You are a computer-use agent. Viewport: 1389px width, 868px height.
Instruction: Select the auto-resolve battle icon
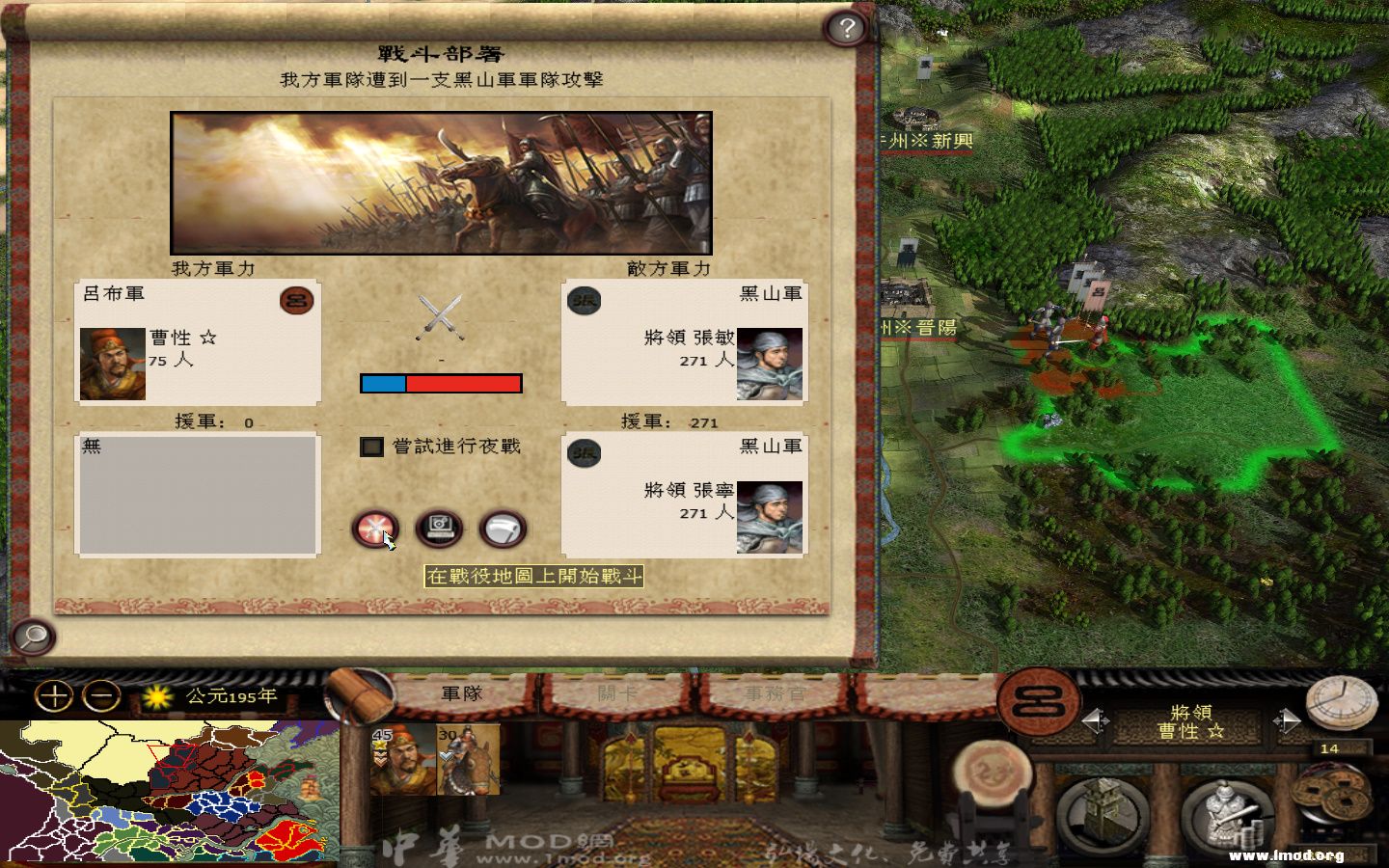[439, 528]
